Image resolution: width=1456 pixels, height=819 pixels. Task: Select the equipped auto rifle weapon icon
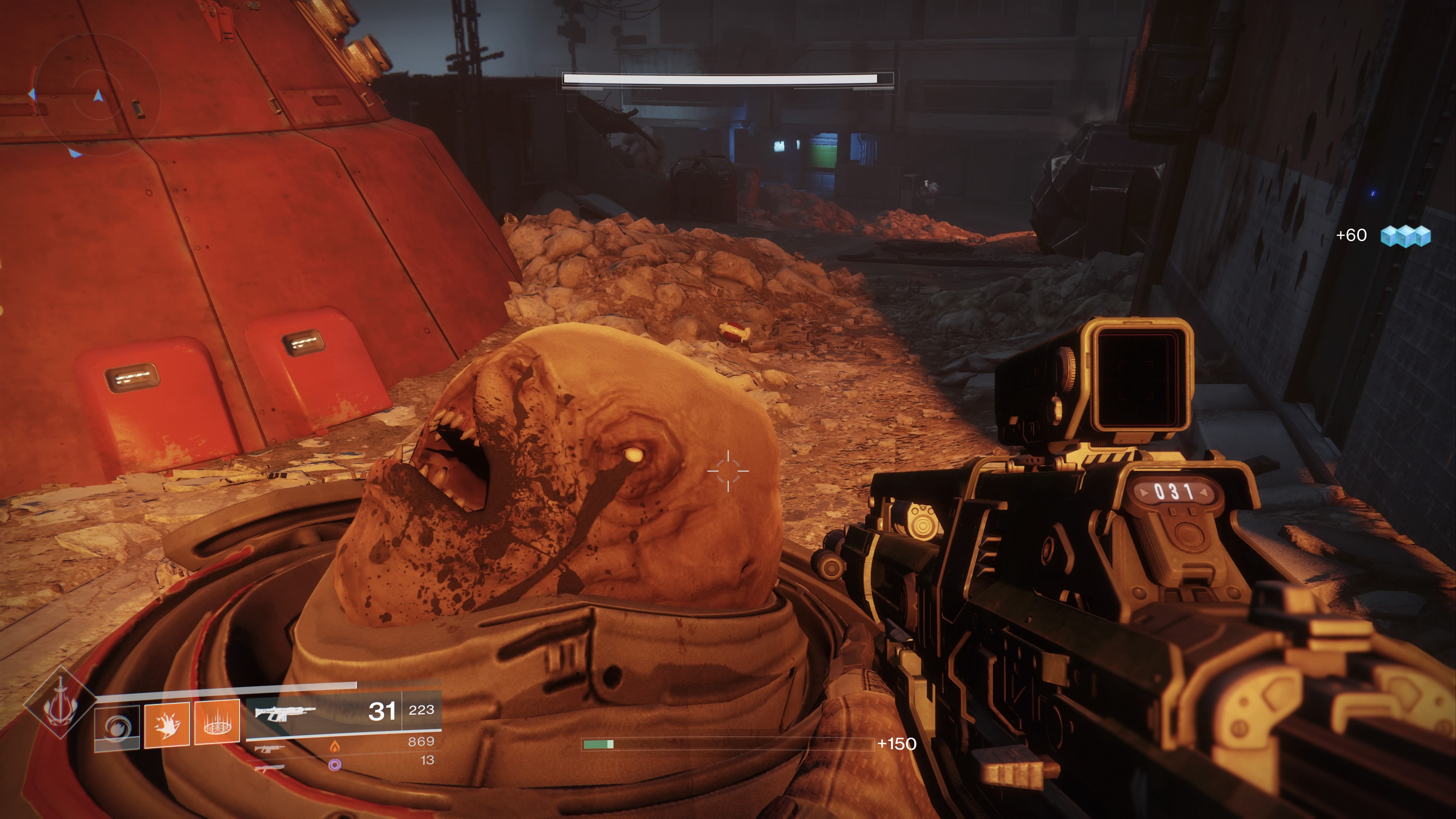coord(282,714)
